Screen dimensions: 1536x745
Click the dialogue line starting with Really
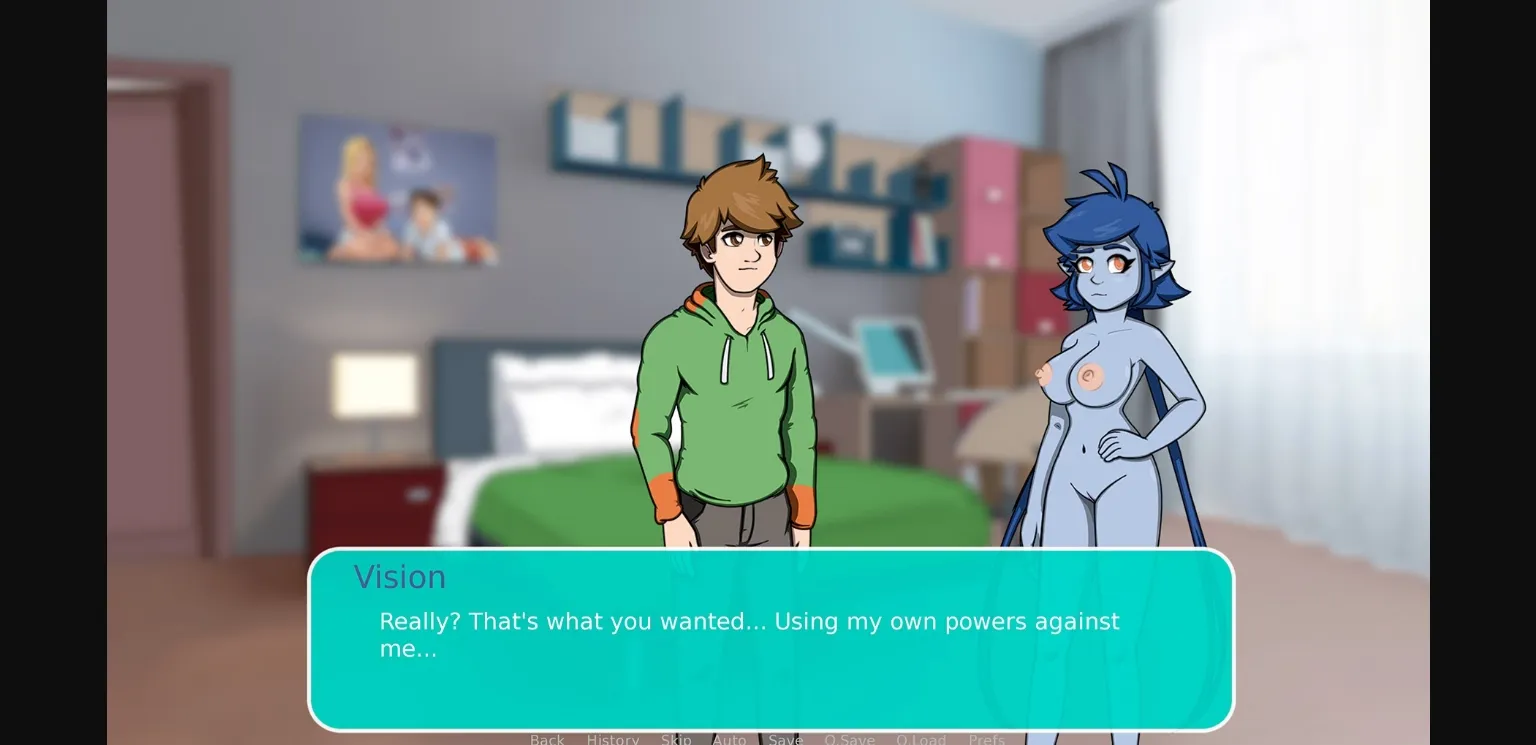[x=748, y=621]
